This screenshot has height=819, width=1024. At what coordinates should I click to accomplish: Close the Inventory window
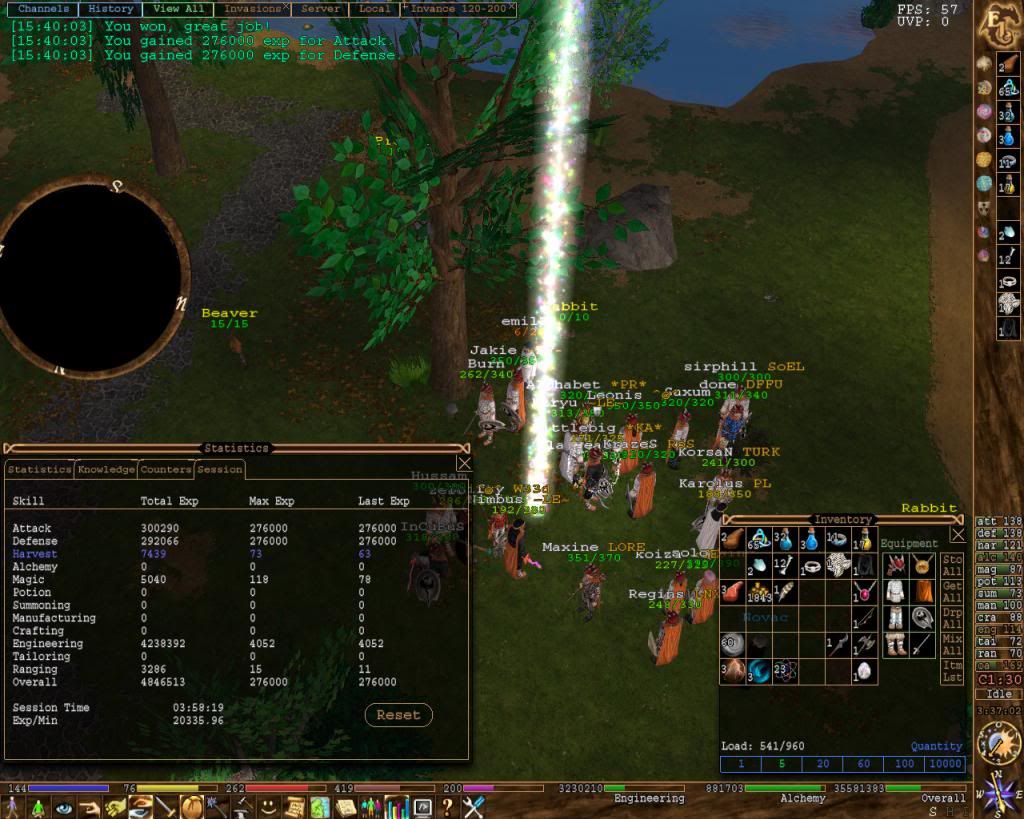click(957, 535)
